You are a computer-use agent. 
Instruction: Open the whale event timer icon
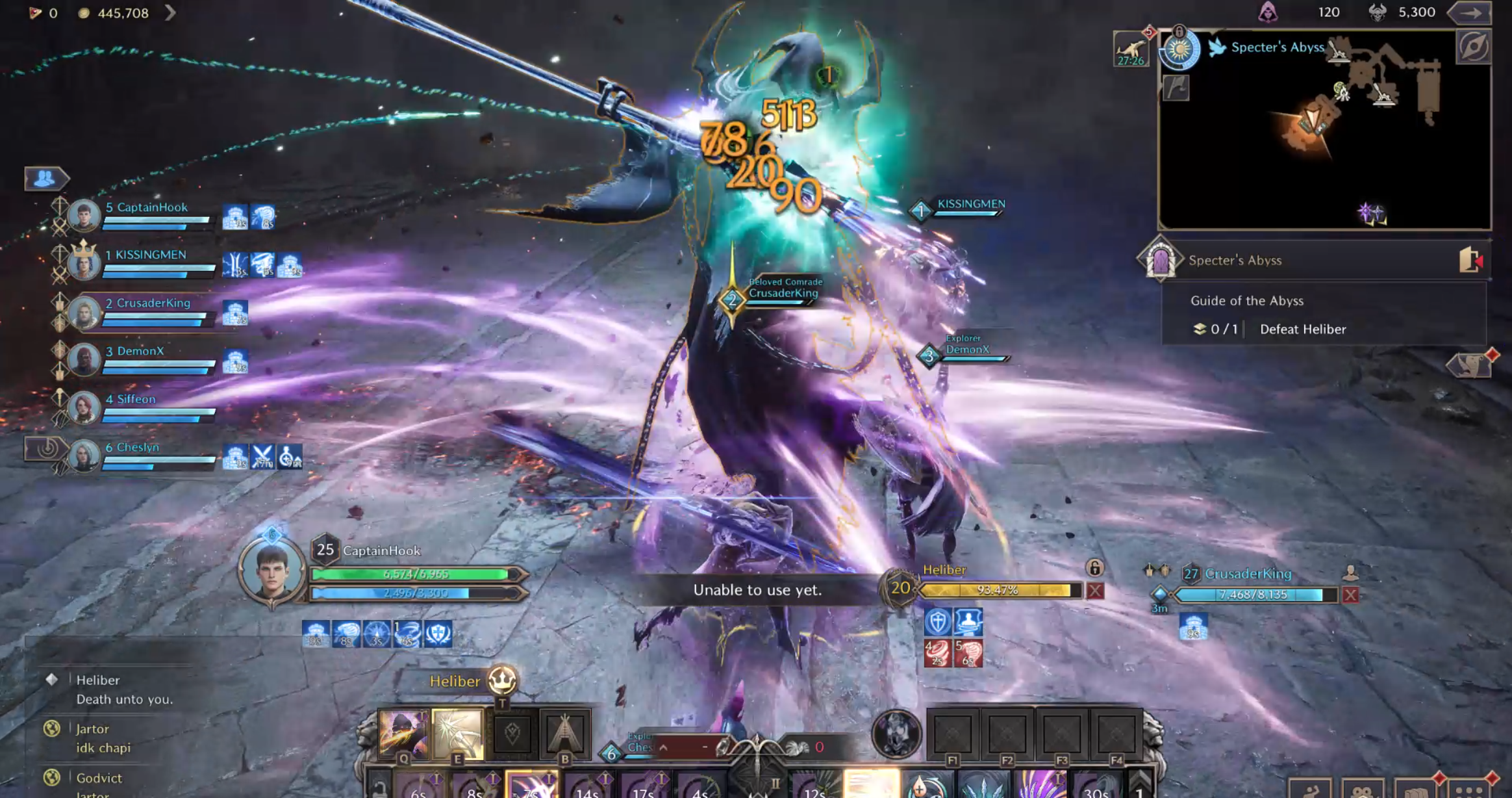[x=1130, y=49]
